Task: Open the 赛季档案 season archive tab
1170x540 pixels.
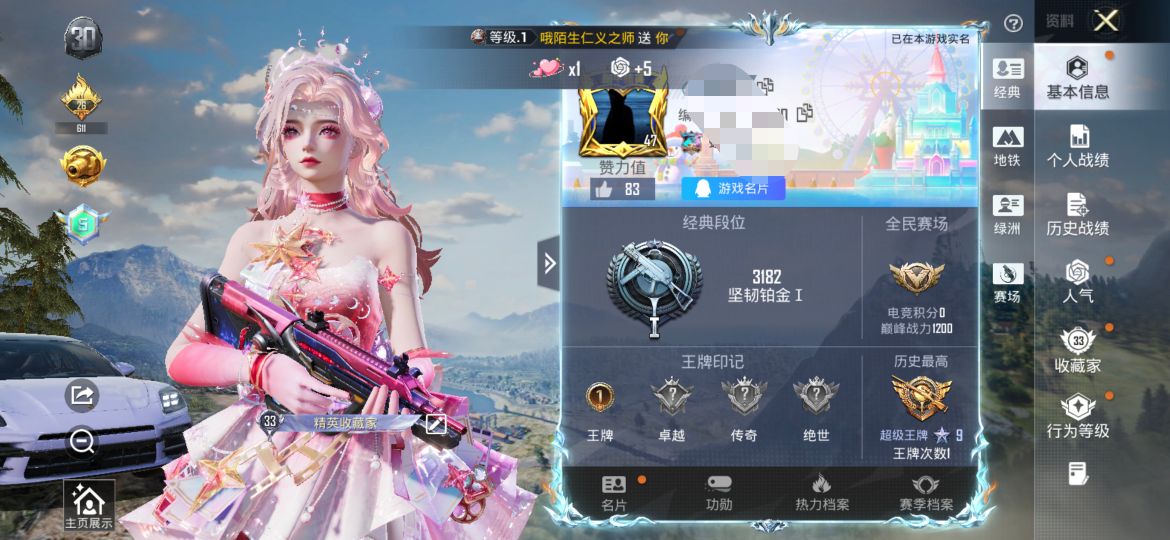Action: pyautogui.click(x=925, y=493)
